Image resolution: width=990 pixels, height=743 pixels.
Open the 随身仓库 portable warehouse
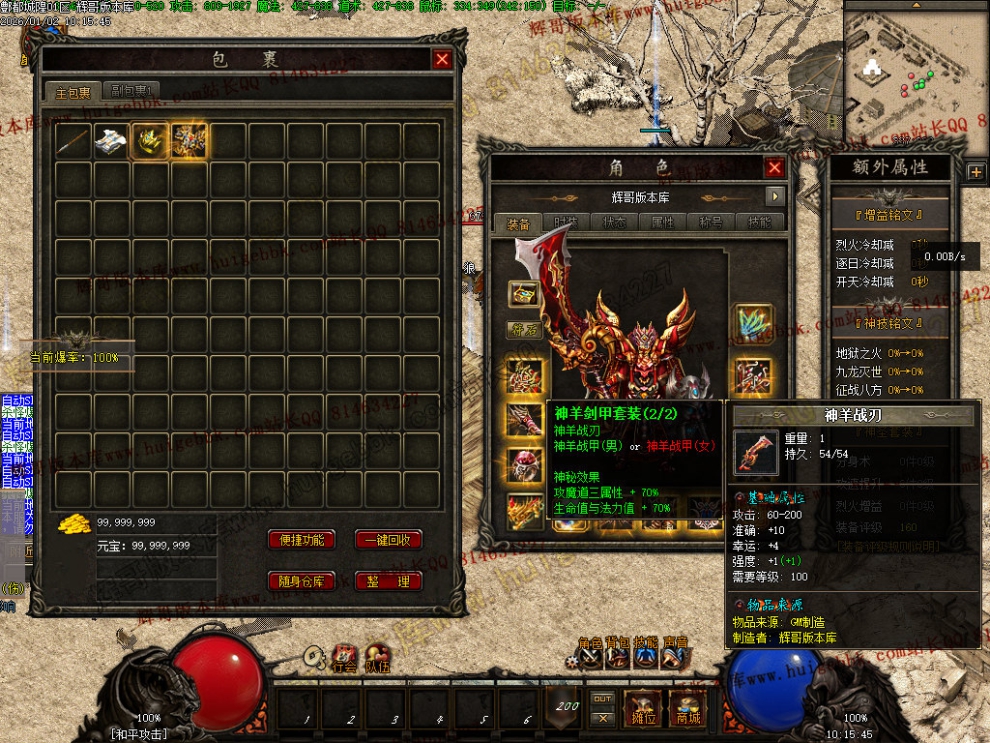point(301,582)
